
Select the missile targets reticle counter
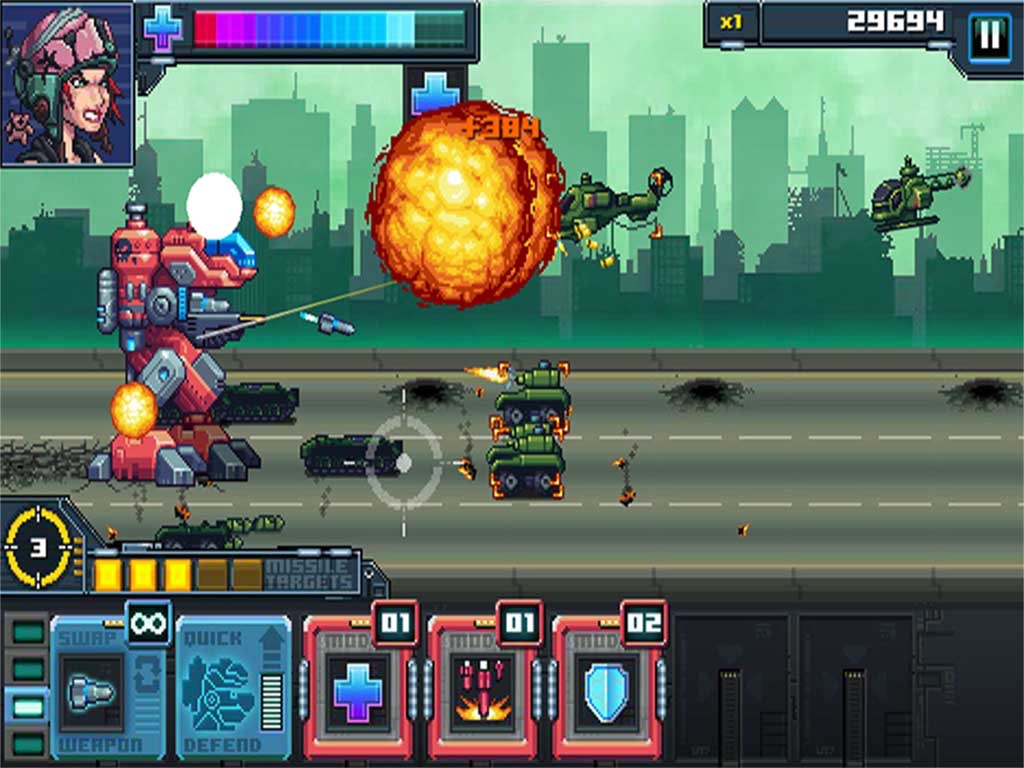pos(38,546)
